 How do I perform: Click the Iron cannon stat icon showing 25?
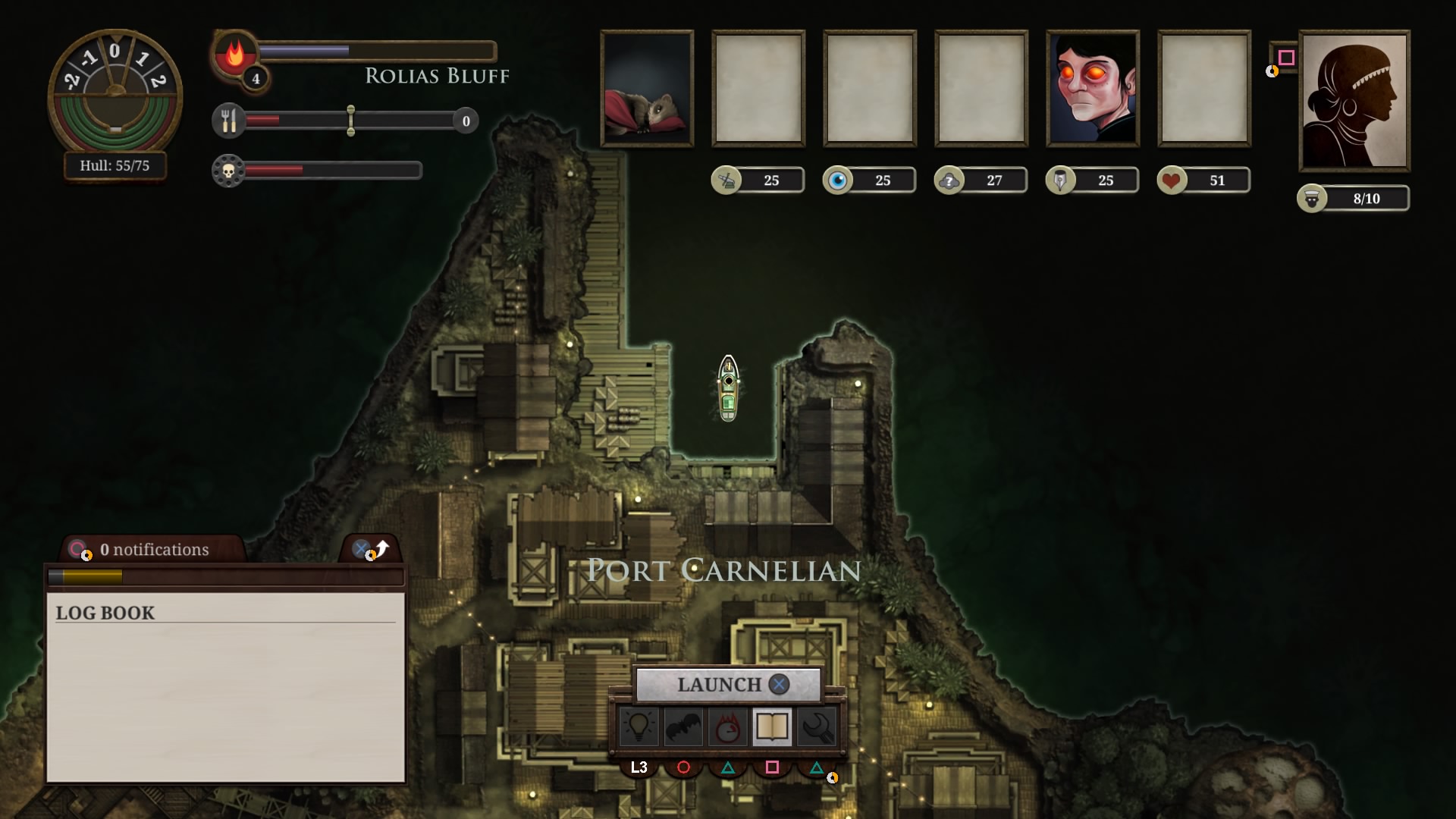tap(728, 180)
